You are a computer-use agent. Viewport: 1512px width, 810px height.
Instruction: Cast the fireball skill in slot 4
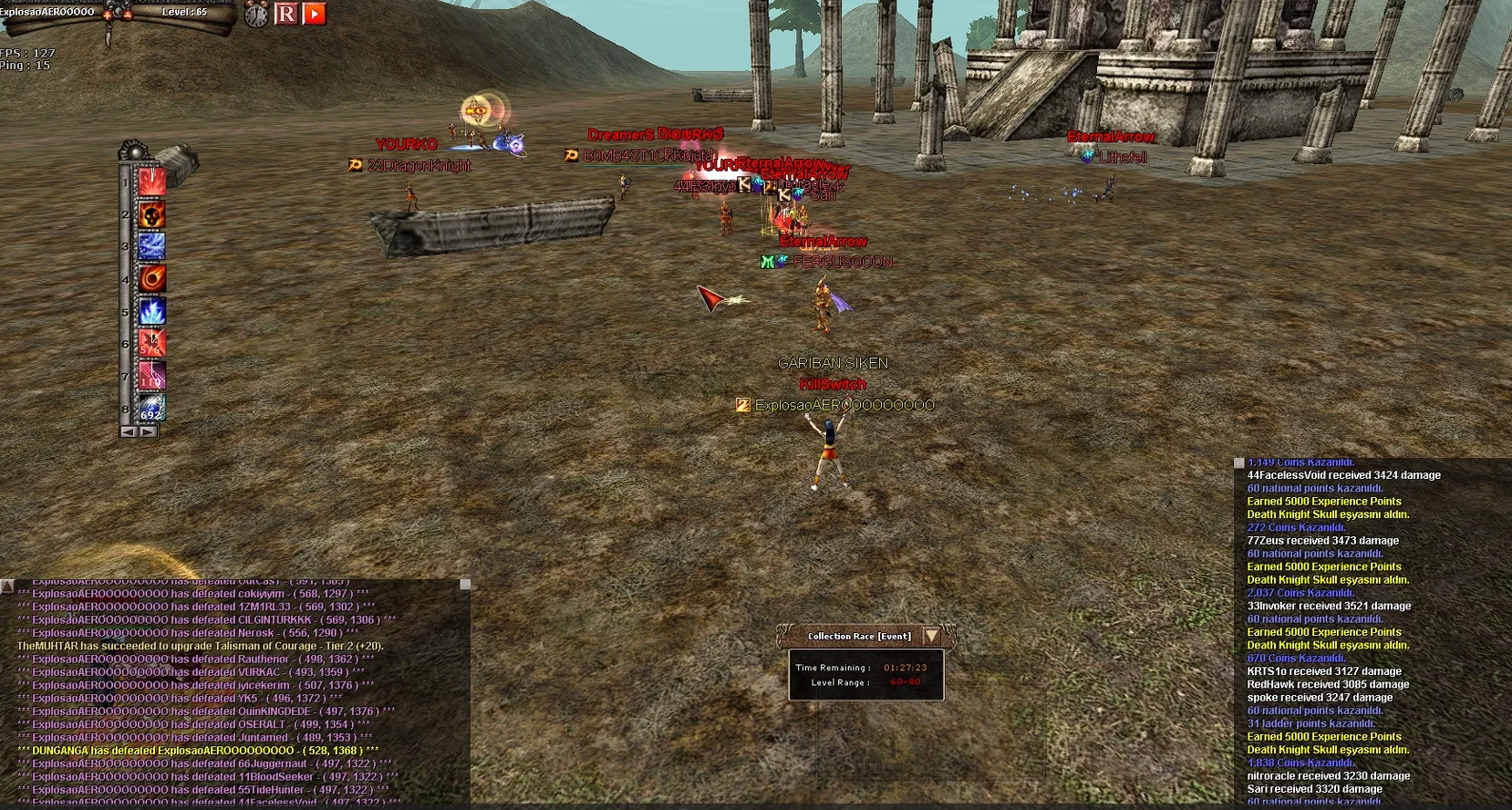151,279
